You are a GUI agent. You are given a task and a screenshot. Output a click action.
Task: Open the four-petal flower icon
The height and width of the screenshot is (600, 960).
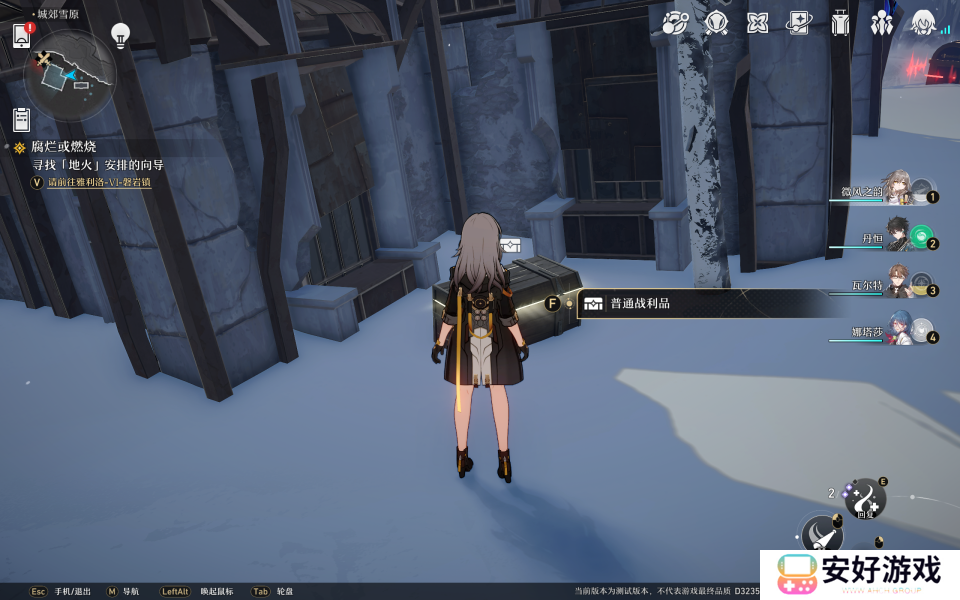(x=757, y=23)
